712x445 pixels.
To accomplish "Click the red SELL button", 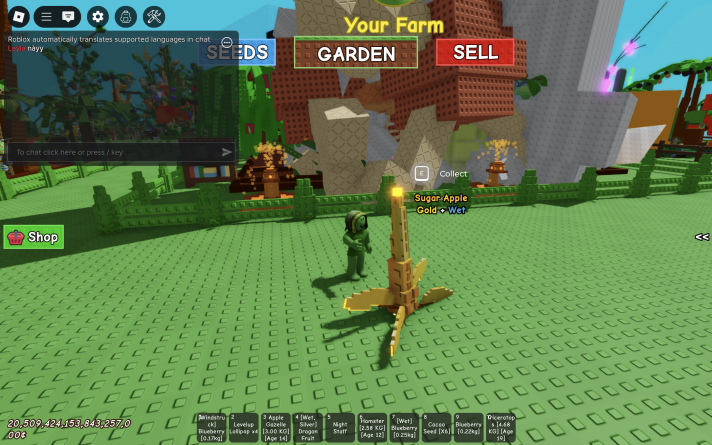I will [x=475, y=52].
